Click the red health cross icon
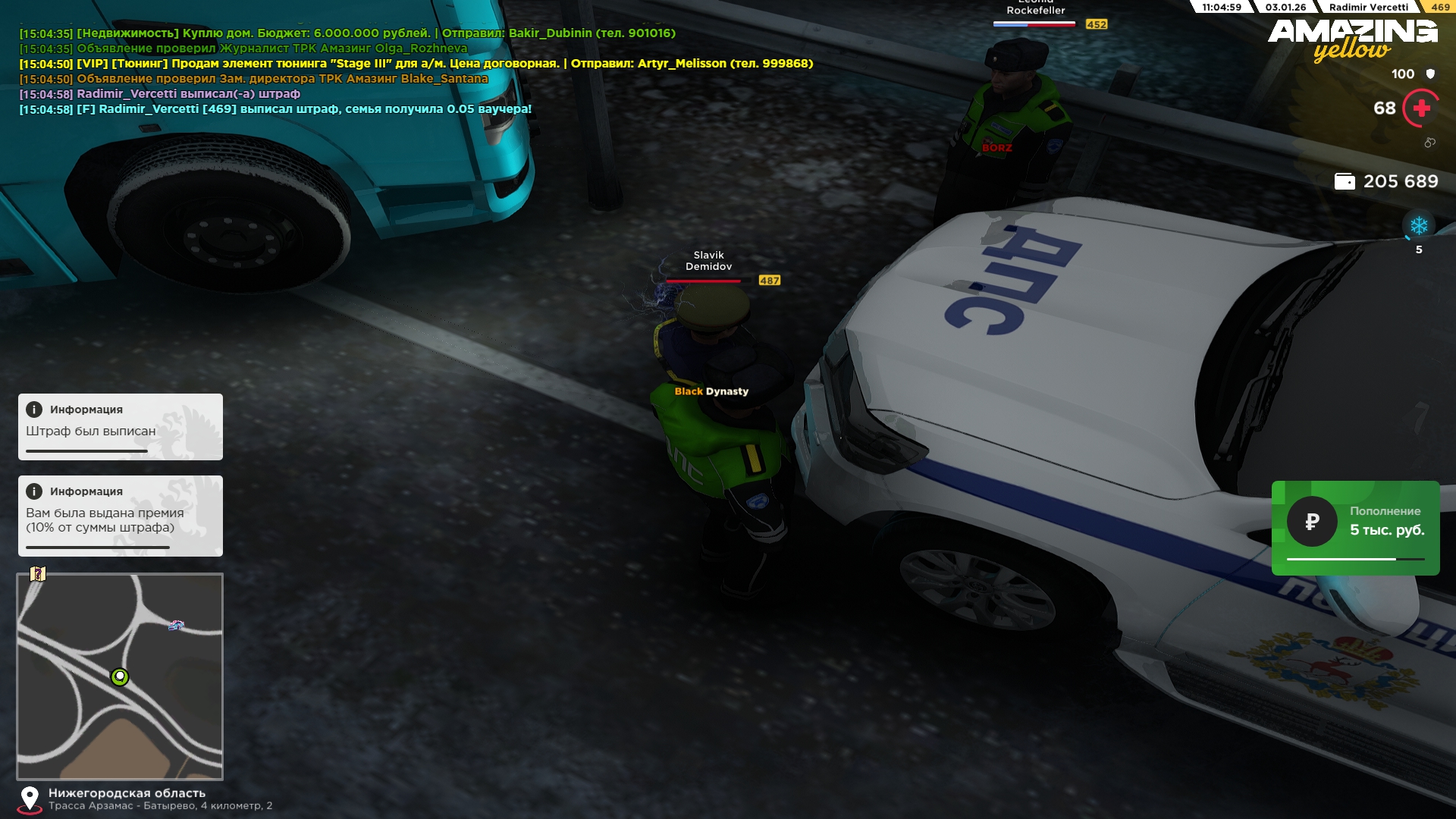1456x819 pixels. point(1421,108)
